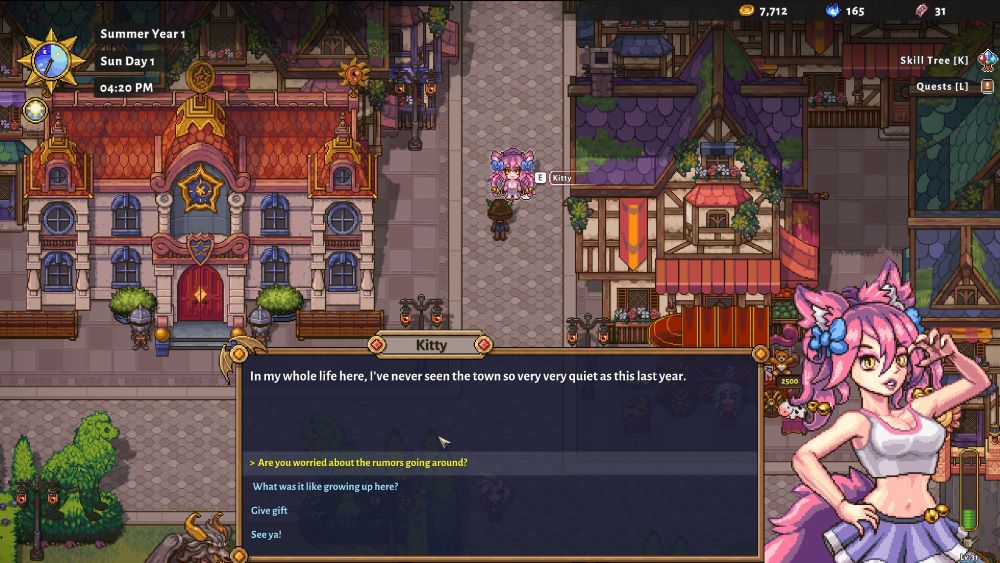Ask if she's worried about the rumors
Screen dimensions: 1000x563
[x=362, y=463]
